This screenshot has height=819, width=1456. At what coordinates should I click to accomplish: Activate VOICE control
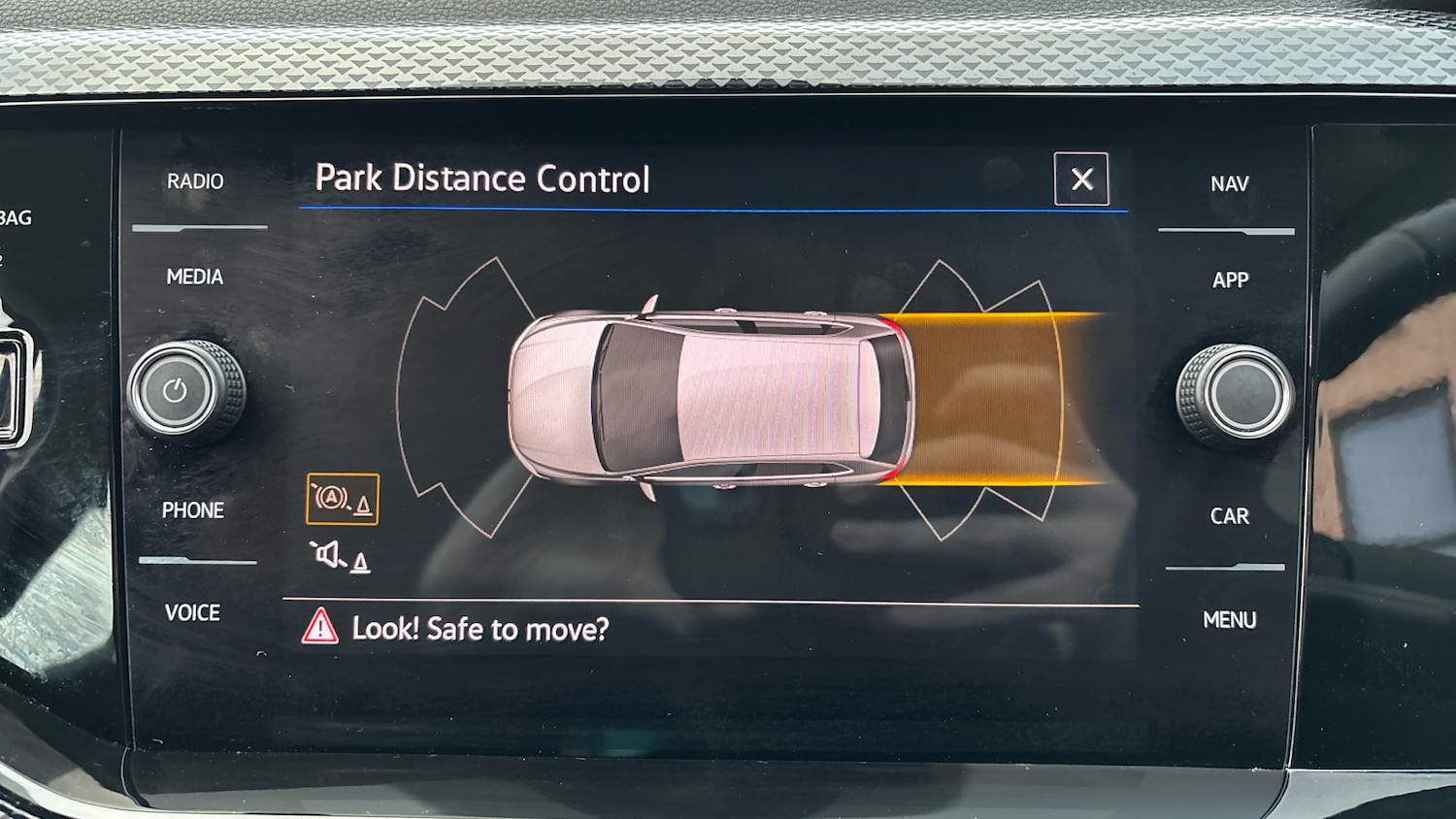192,612
